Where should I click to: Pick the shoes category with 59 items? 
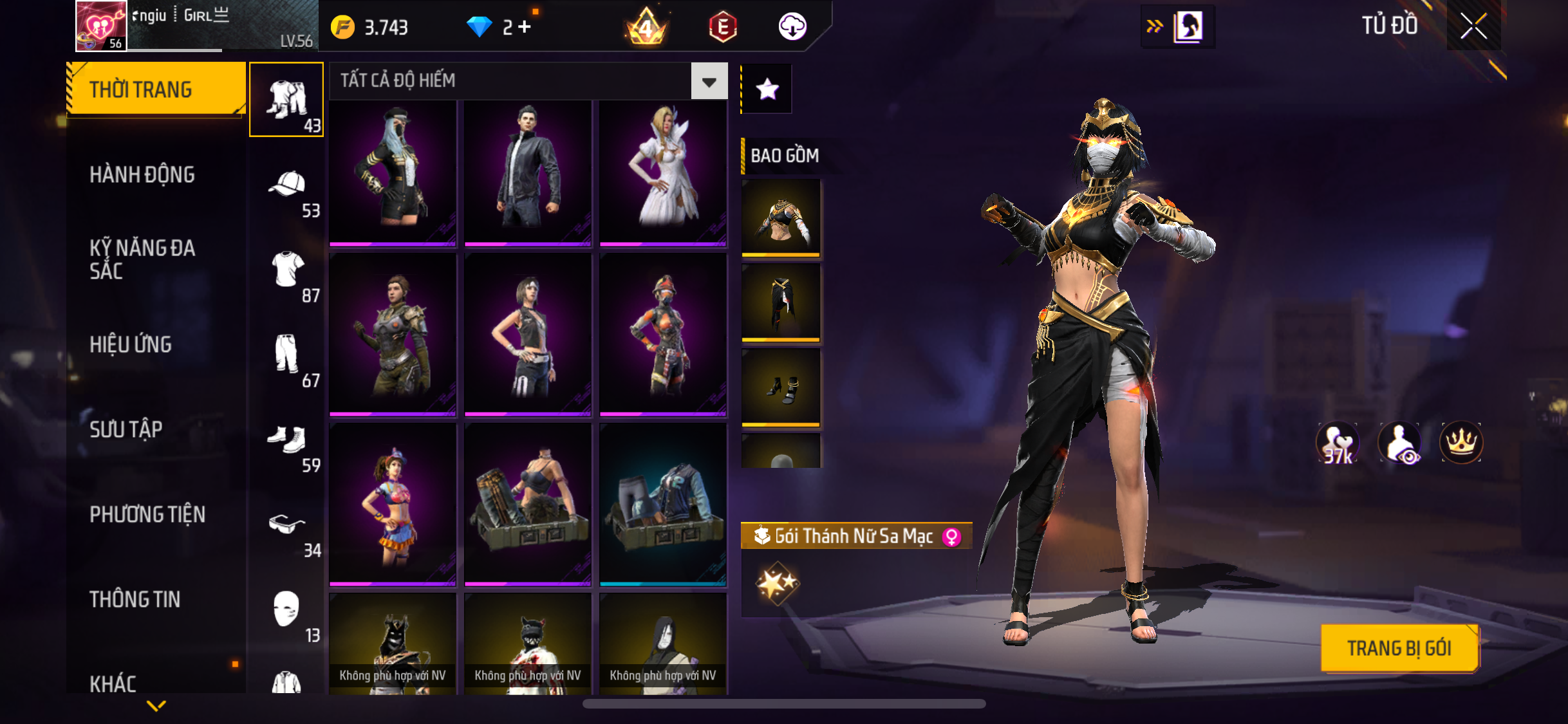287,443
